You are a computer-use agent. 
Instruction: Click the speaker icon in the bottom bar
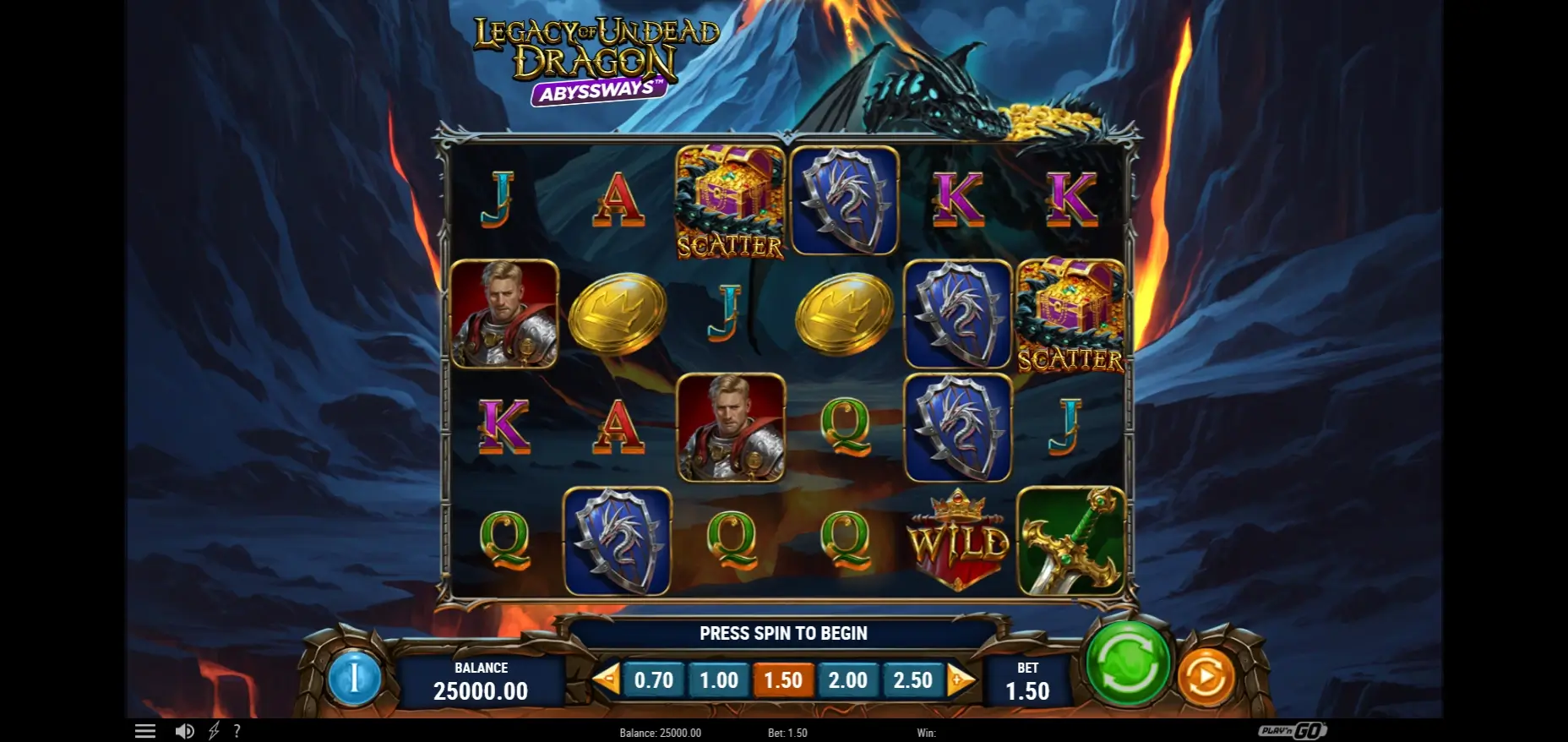pos(186,730)
